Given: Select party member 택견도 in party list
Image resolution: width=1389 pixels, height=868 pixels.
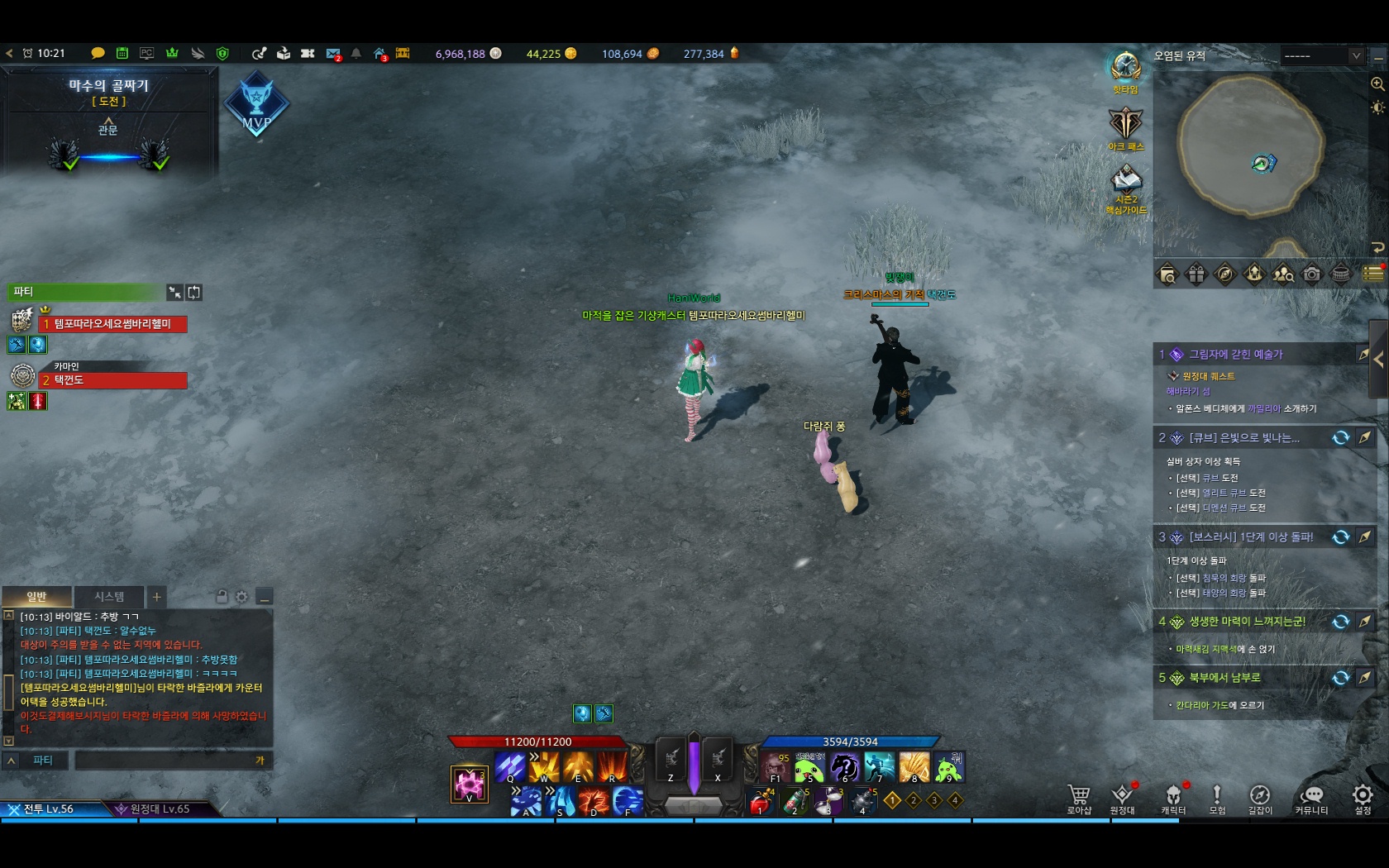Looking at the screenshot, I should pyautogui.click(x=114, y=380).
